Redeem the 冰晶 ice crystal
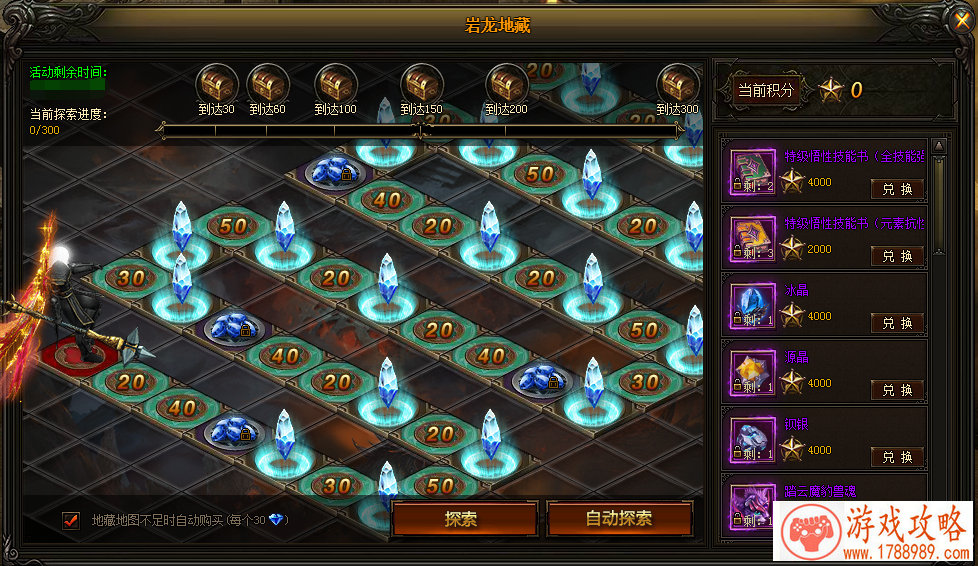Viewport: 978px width, 566px height. tap(897, 323)
